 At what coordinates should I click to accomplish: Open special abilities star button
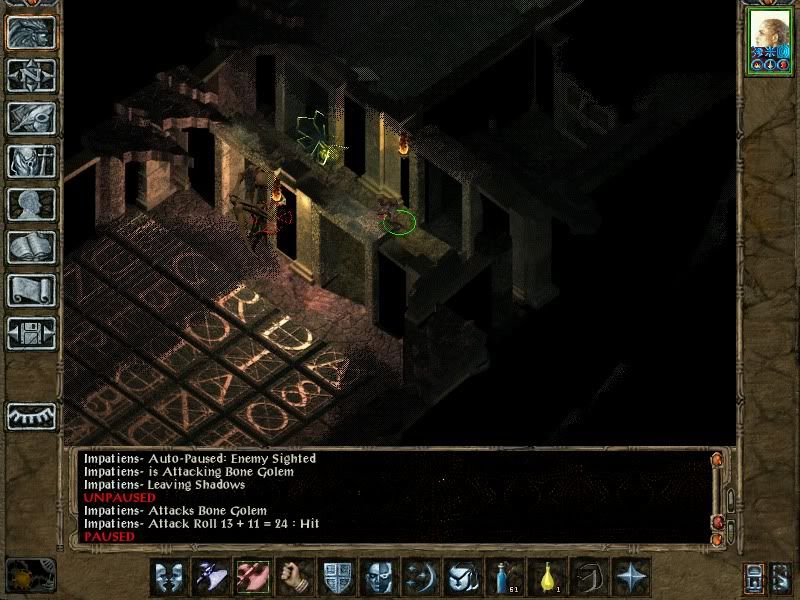(631, 578)
